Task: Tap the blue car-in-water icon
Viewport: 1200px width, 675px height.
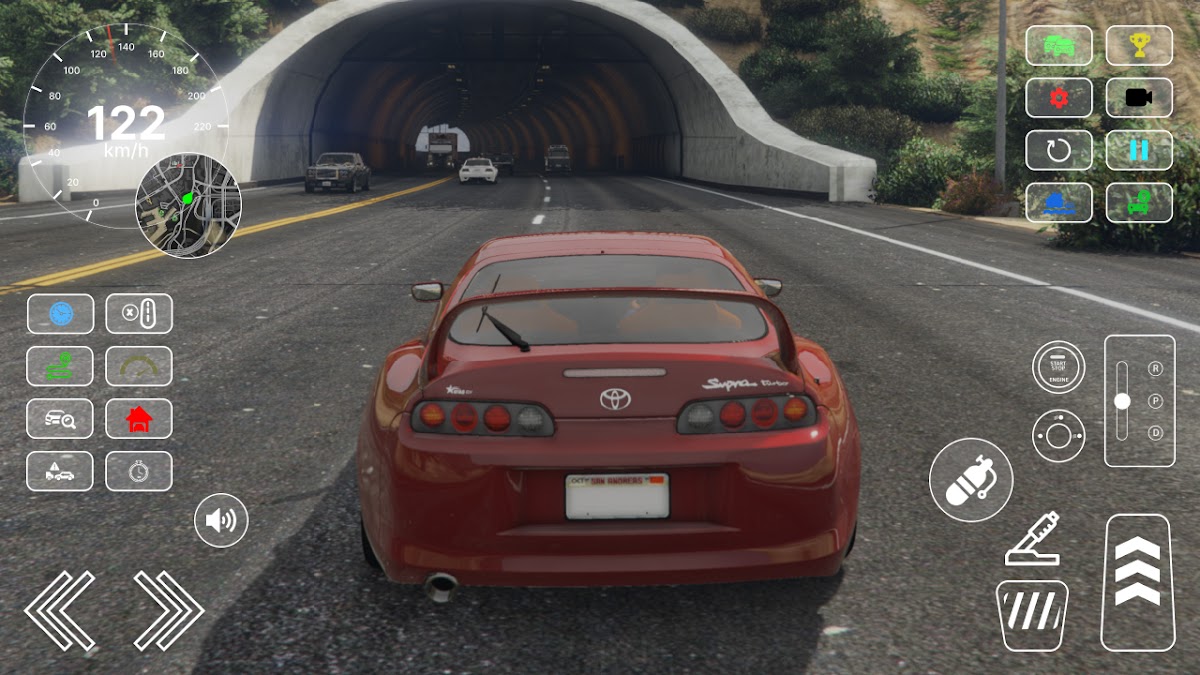Action: pos(1059,202)
